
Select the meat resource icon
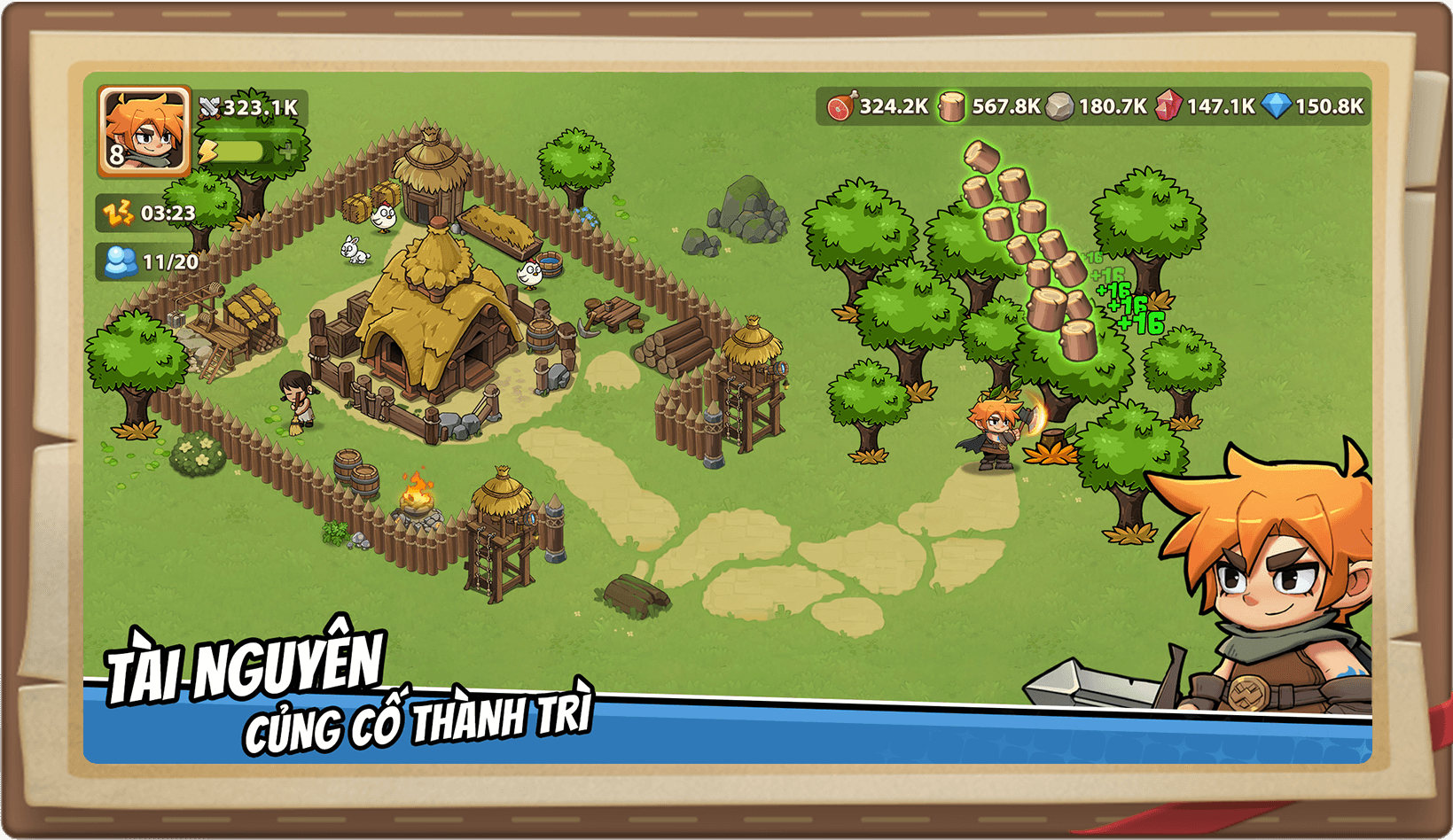[x=840, y=106]
